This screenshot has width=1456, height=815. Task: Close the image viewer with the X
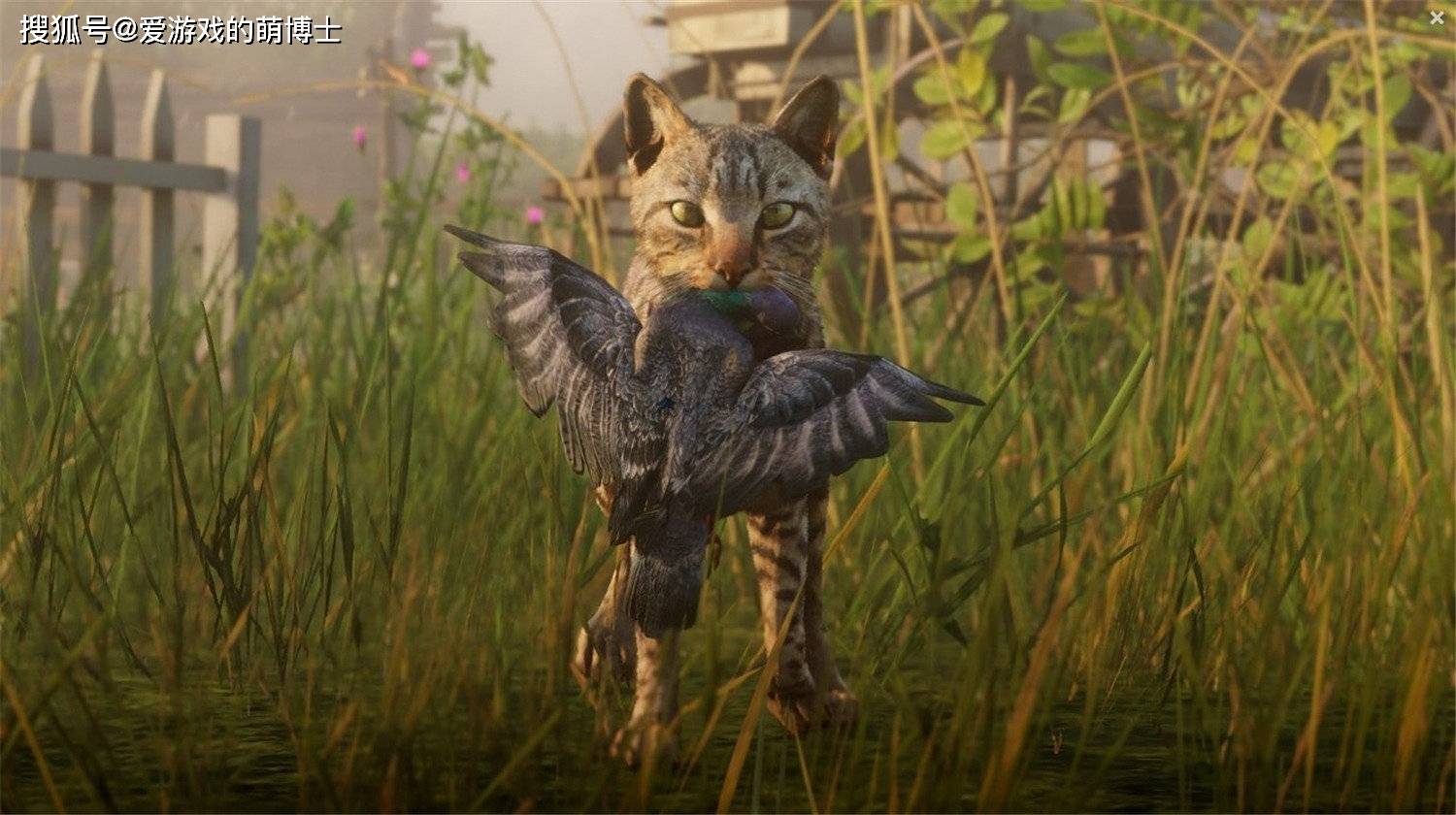(x=1437, y=17)
